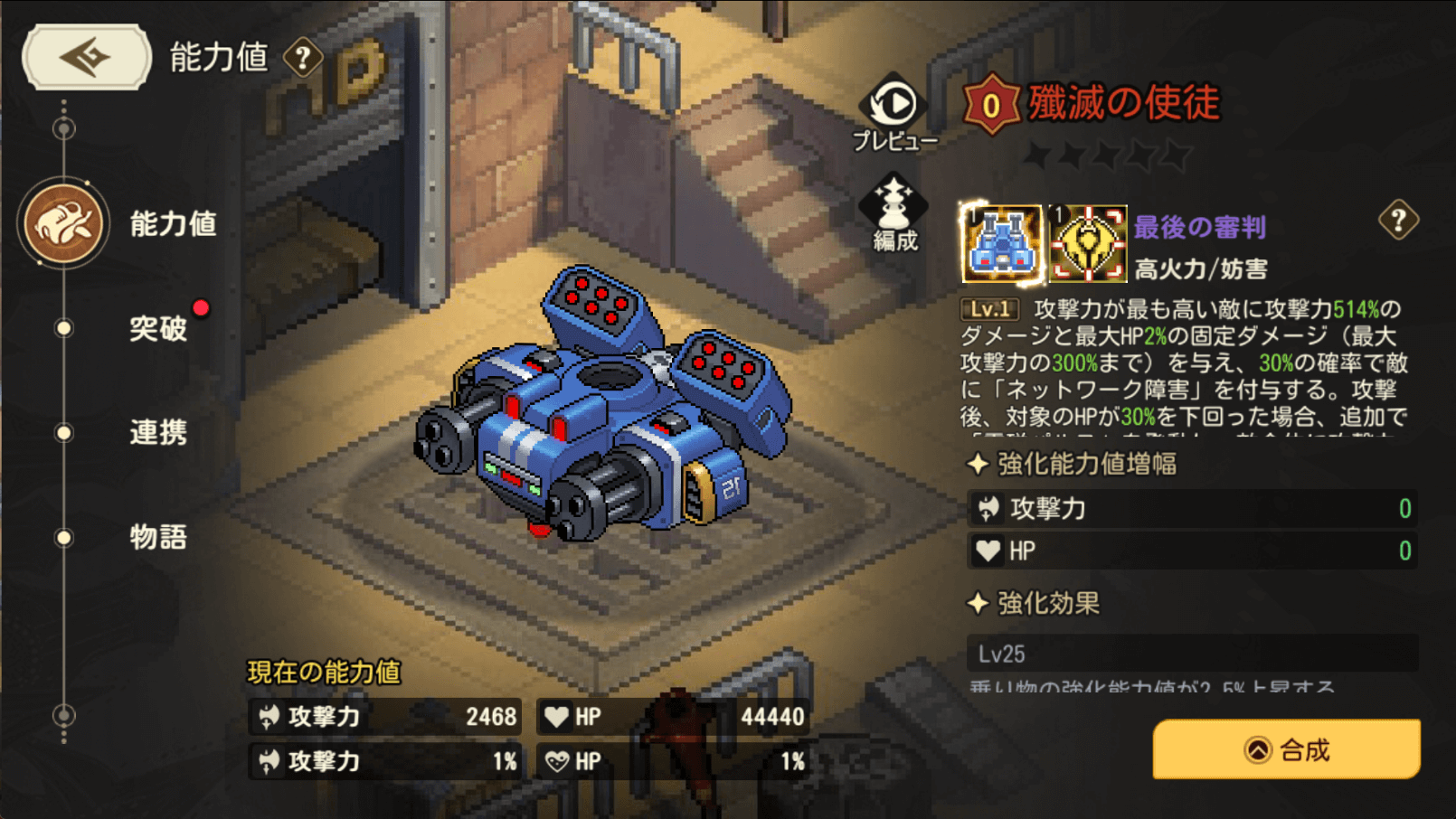This screenshot has height=819, width=1456.
Task: Select the yellow target skill icon
Action: 1088,243
